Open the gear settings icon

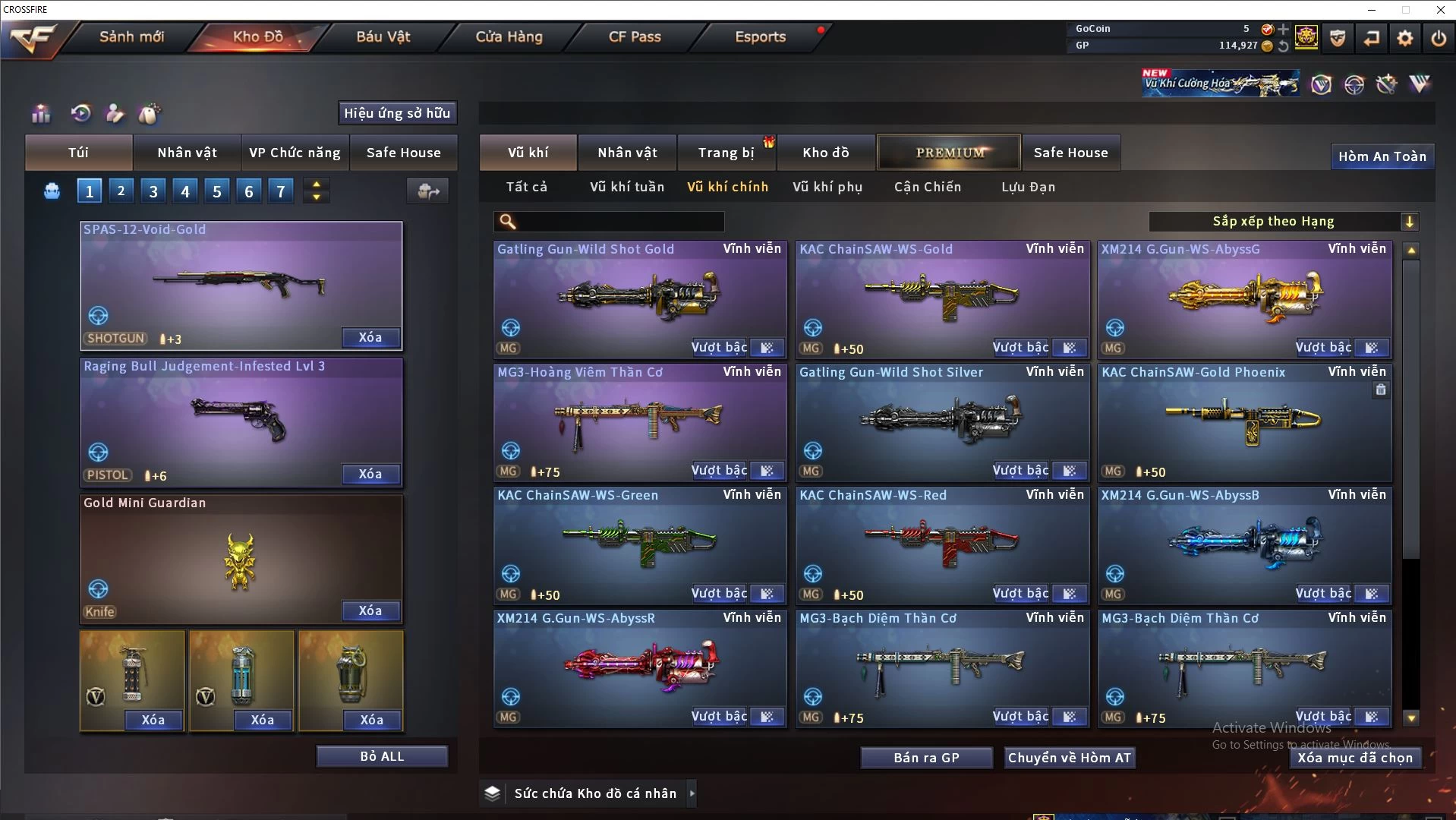(x=1404, y=38)
